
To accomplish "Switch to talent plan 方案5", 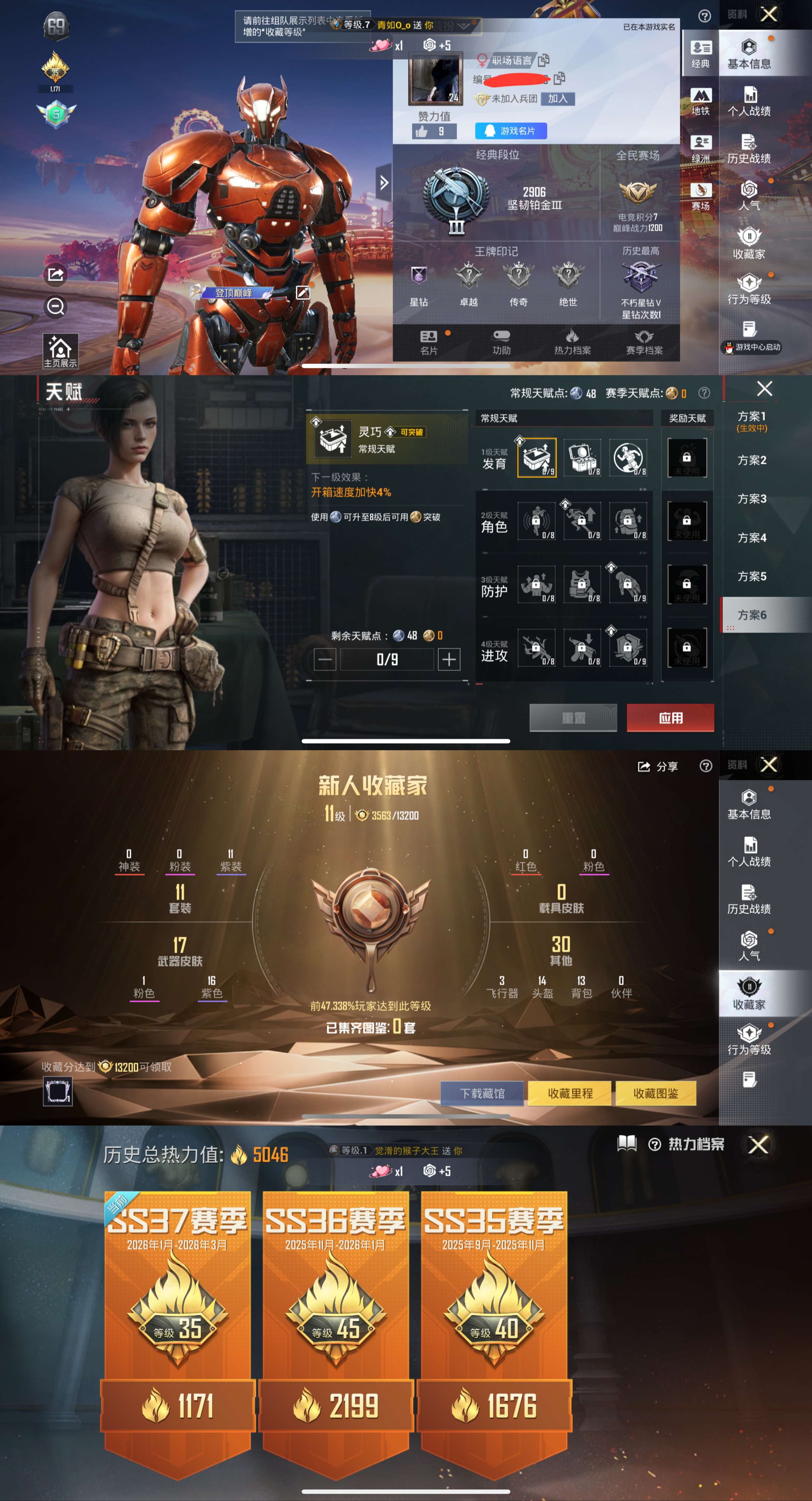I will point(751,576).
